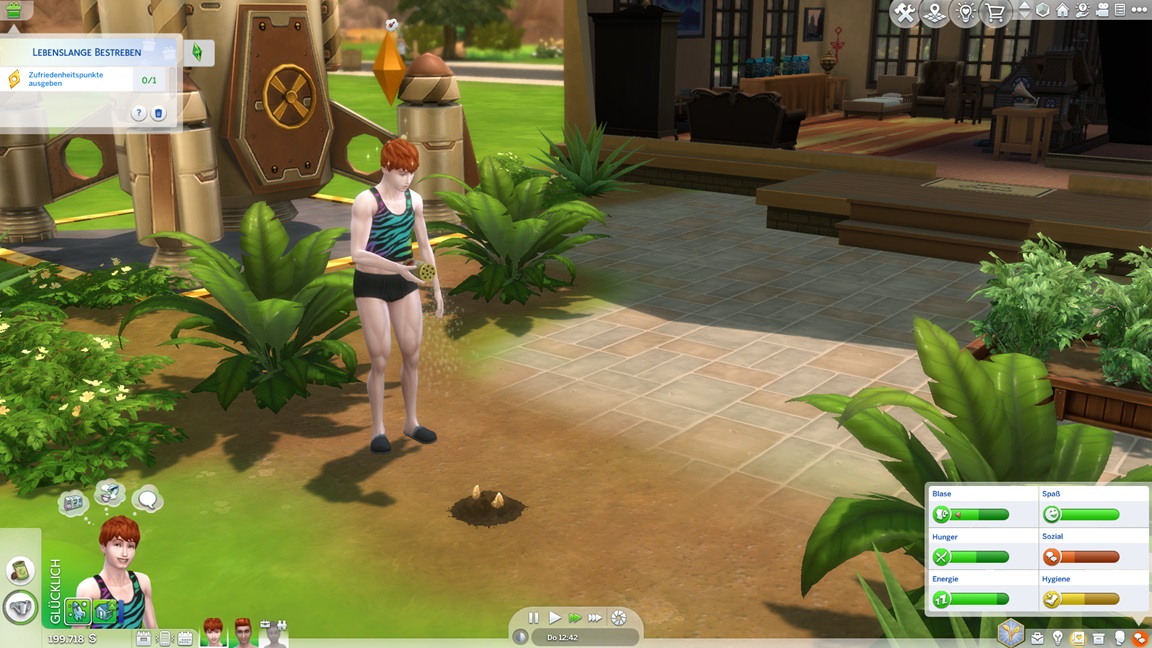
Task: Switch to the second Sim portrait
Action: pos(244,632)
